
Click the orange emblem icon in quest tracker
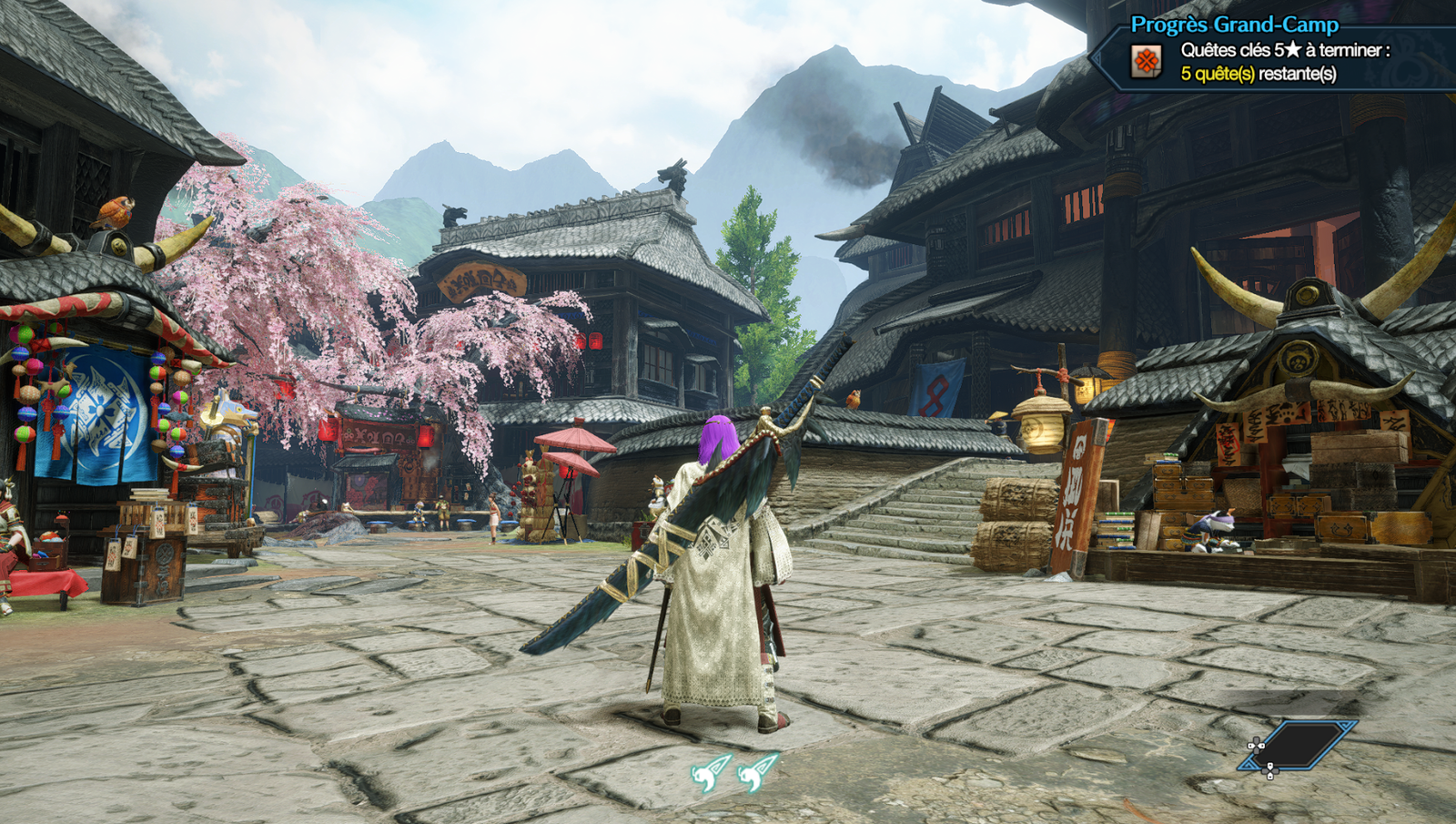tap(1147, 62)
